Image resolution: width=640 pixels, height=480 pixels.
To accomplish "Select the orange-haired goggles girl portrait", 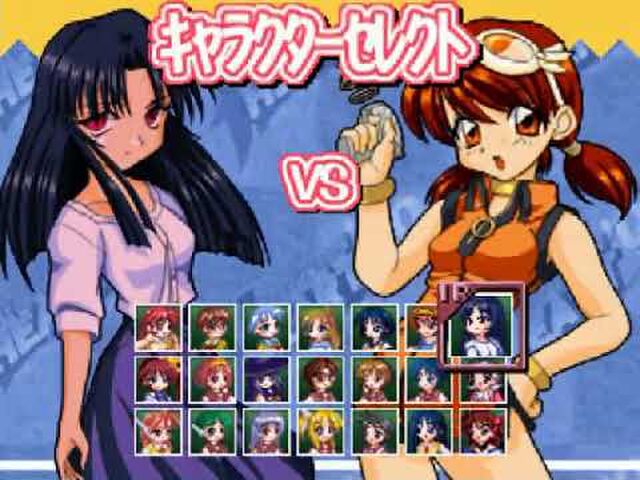I will point(427,327).
